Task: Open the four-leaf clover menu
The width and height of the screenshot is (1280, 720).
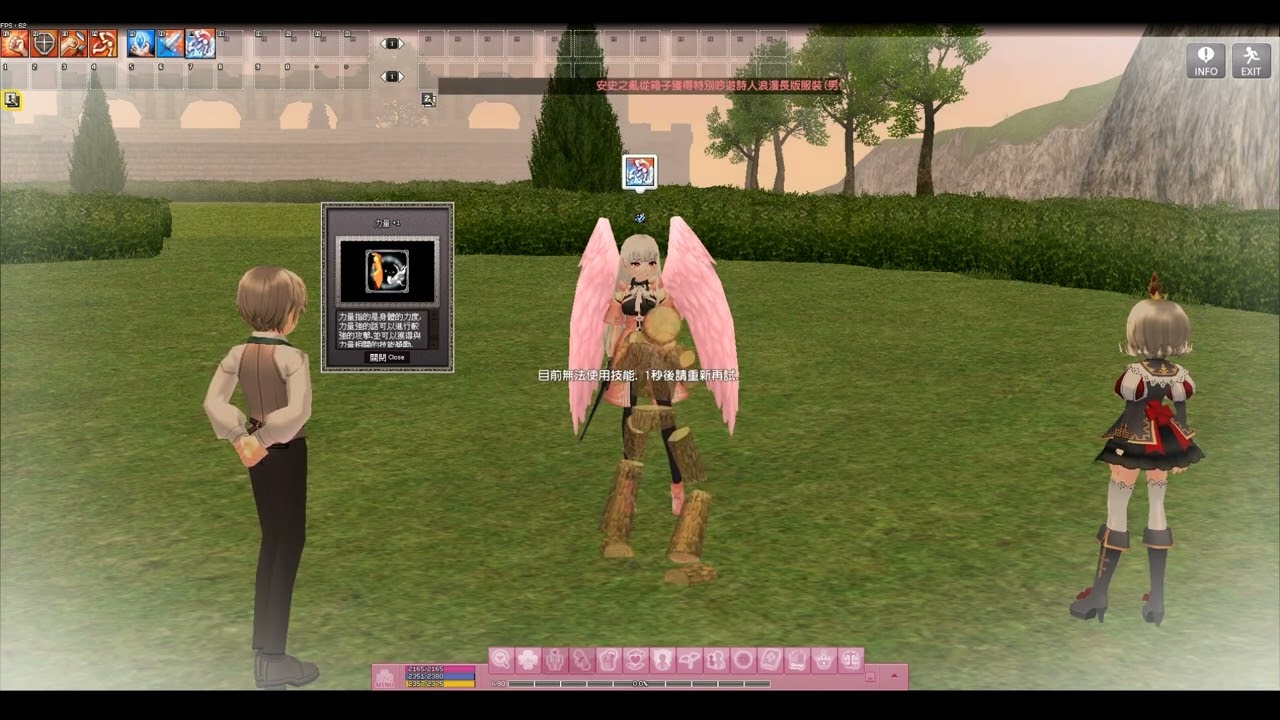Action: [x=528, y=660]
